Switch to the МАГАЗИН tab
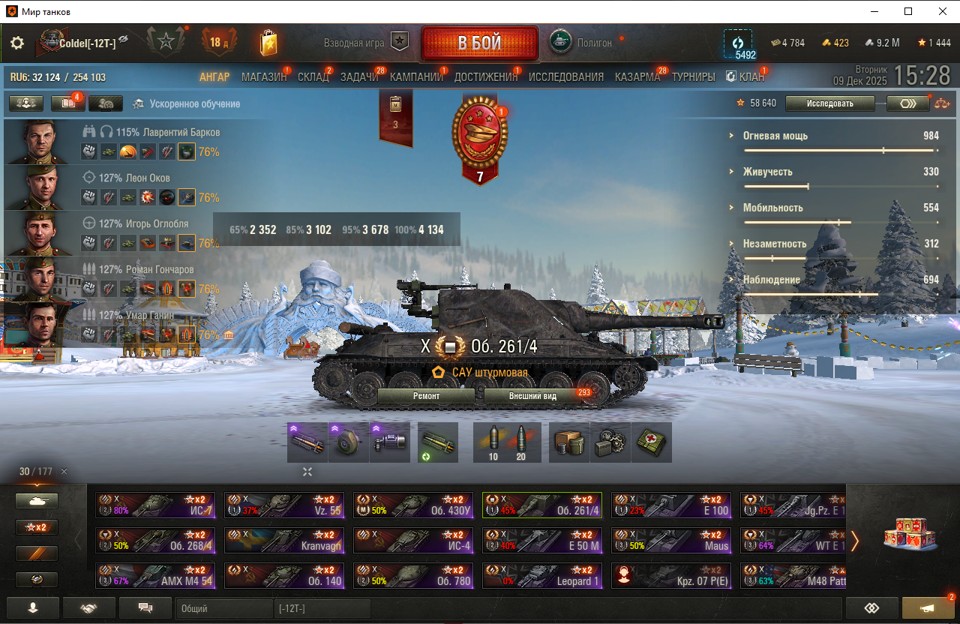Viewport: 960px width, 624px height. click(x=264, y=77)
